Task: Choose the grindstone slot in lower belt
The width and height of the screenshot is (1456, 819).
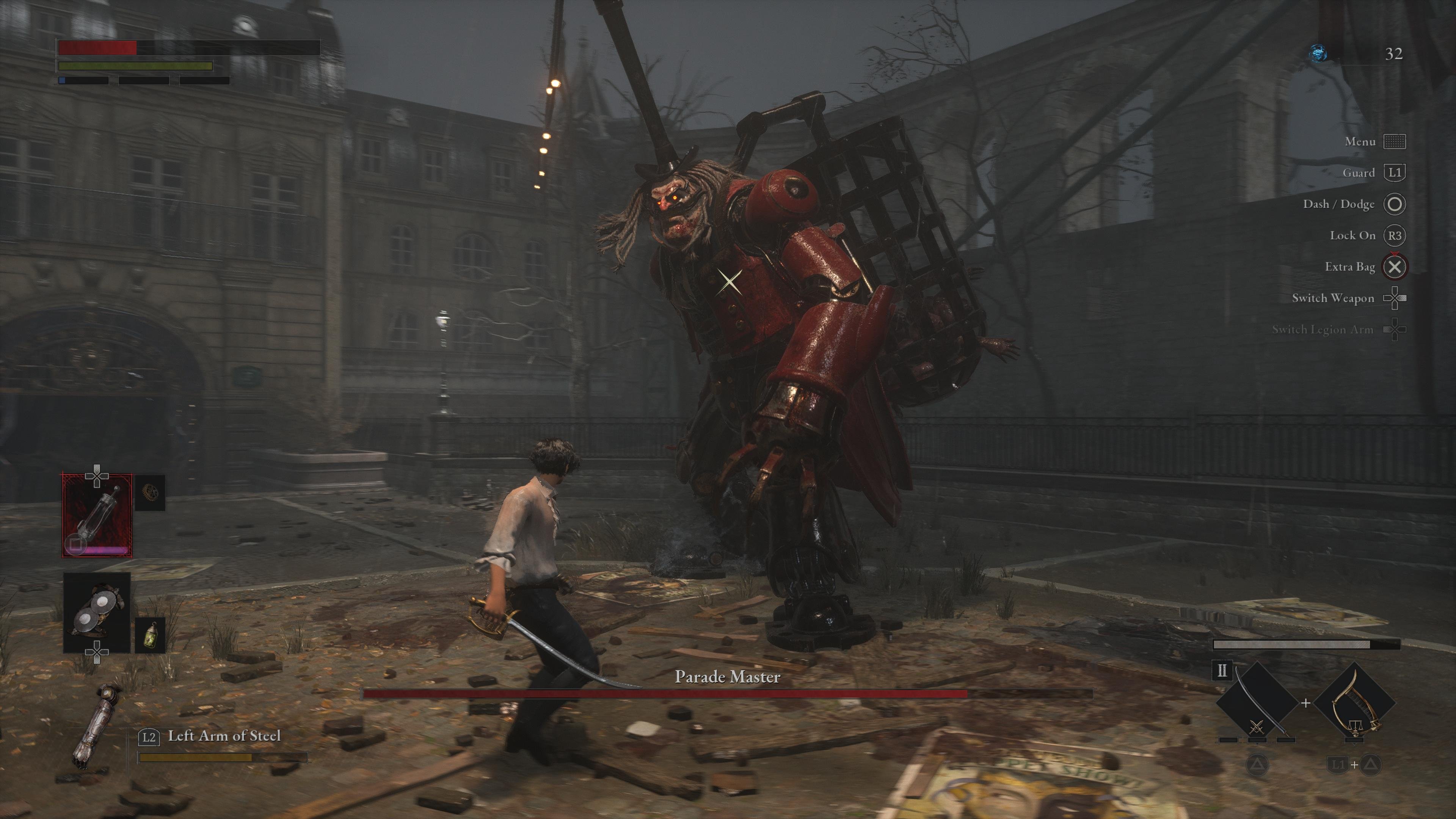Action: click(x=97, y=613)
